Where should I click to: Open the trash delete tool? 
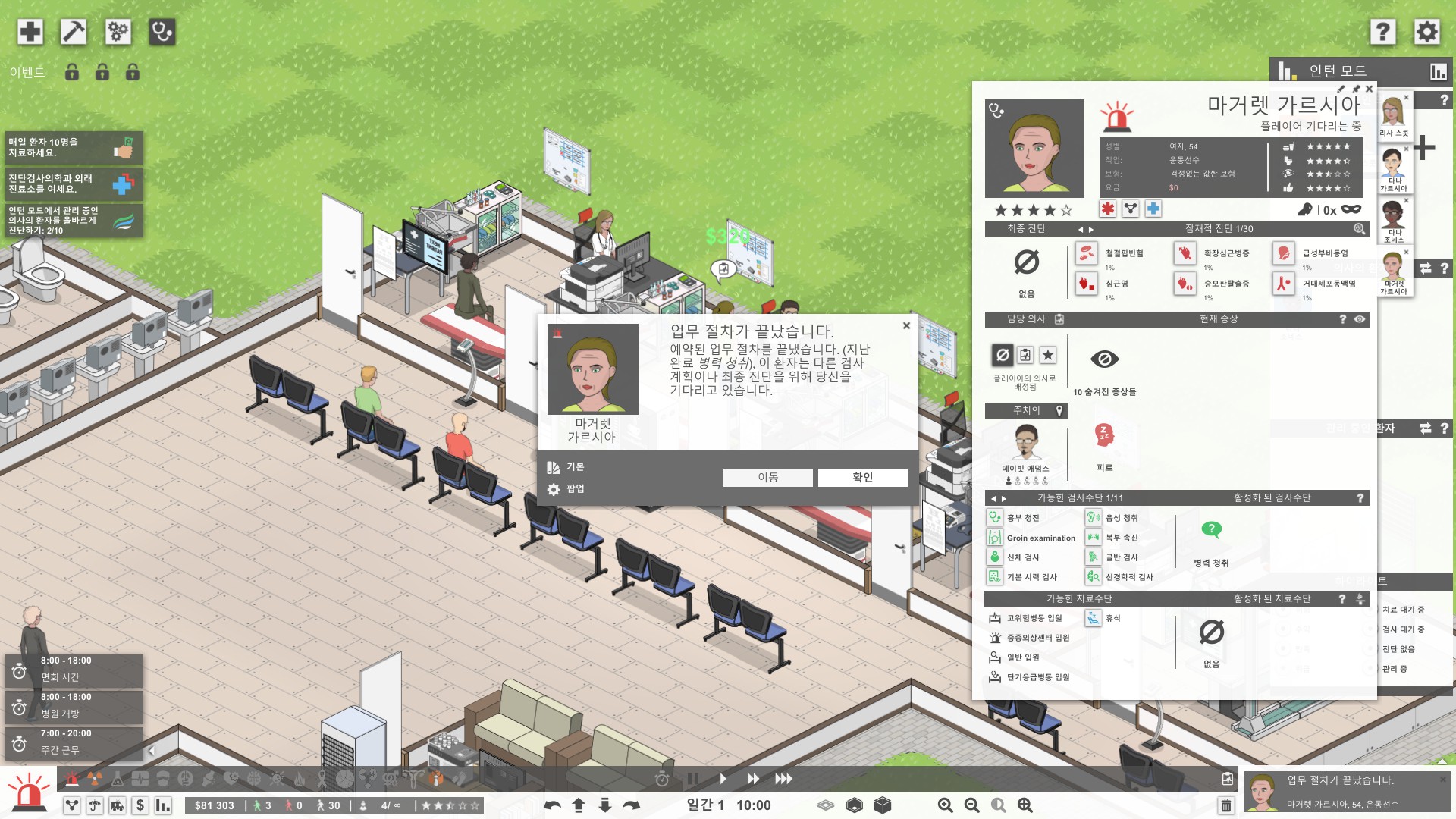(x=1226, y=805)
